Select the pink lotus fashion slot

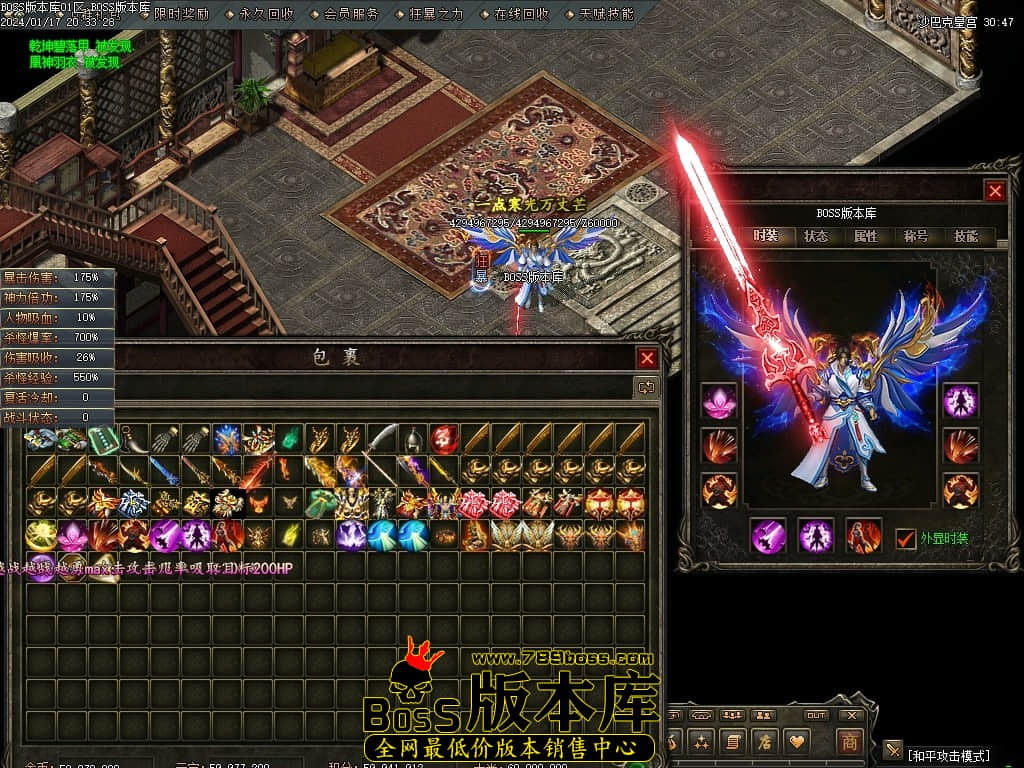(719, 401)
